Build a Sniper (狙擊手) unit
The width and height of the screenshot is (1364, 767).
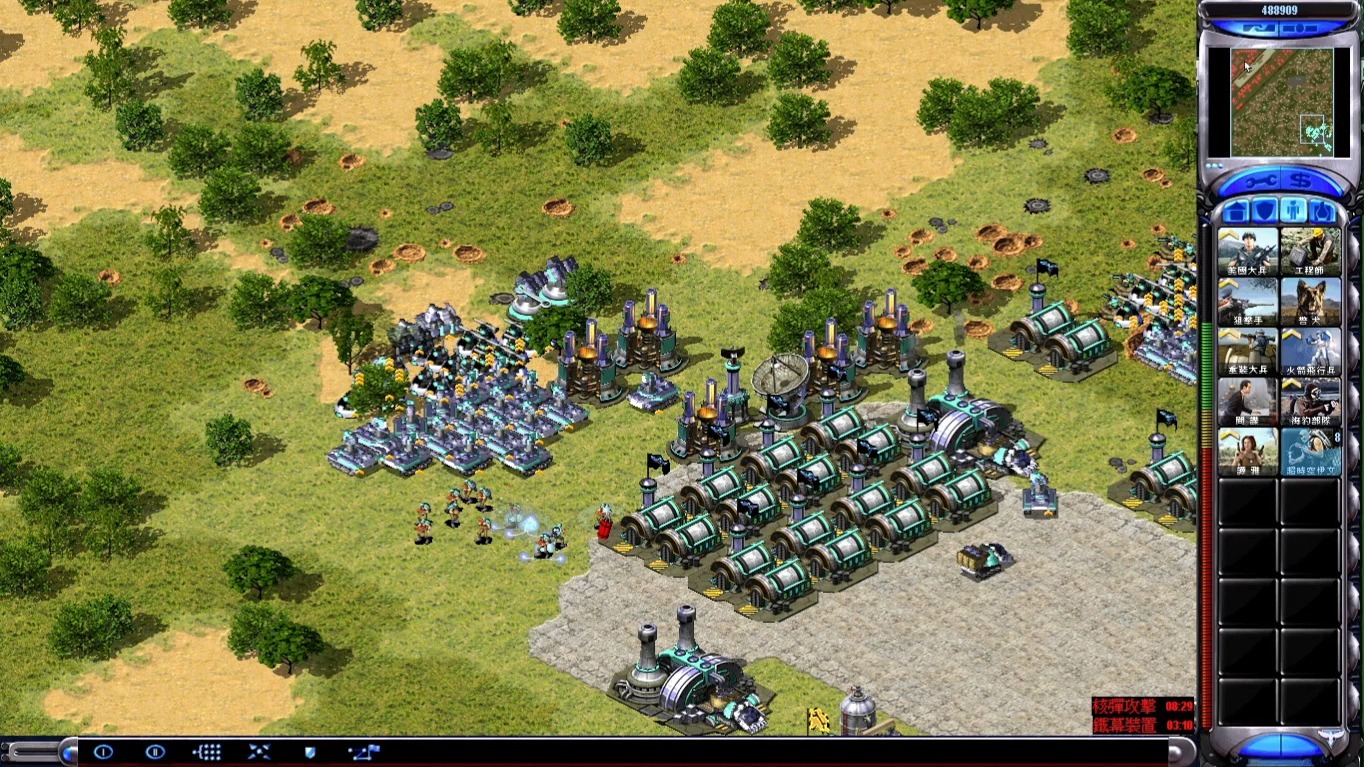(x=1247, y=301)
